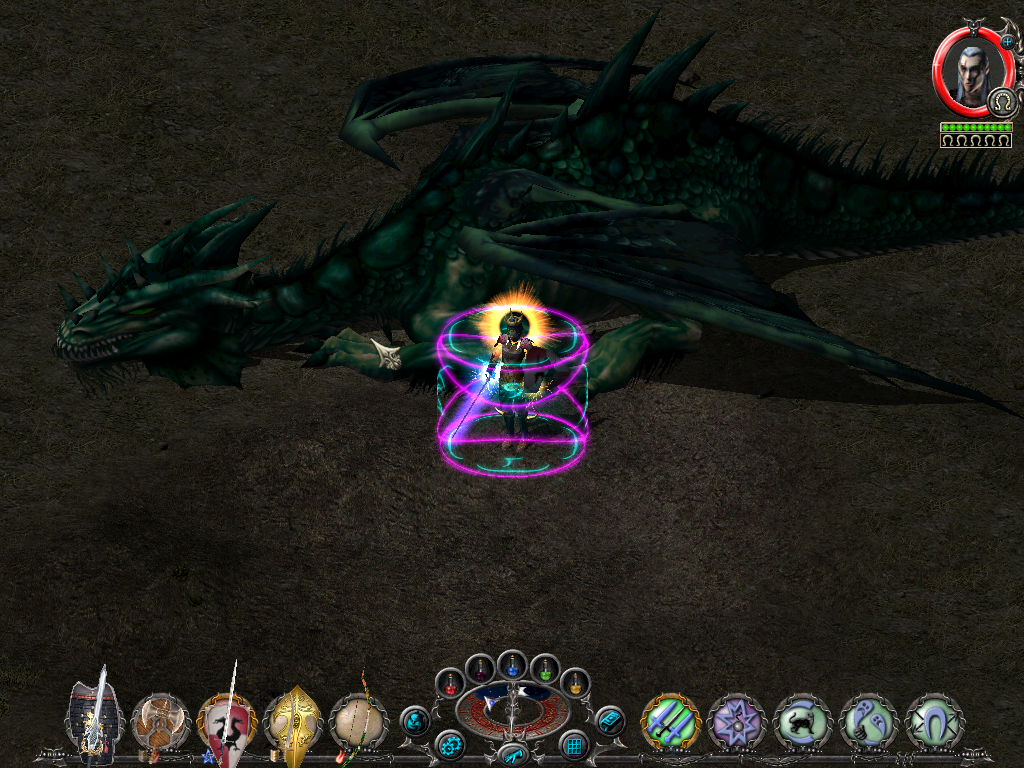
Task: Cast the black cat and crescent spell
Action: pyautogui.click(x=802, y=721)
